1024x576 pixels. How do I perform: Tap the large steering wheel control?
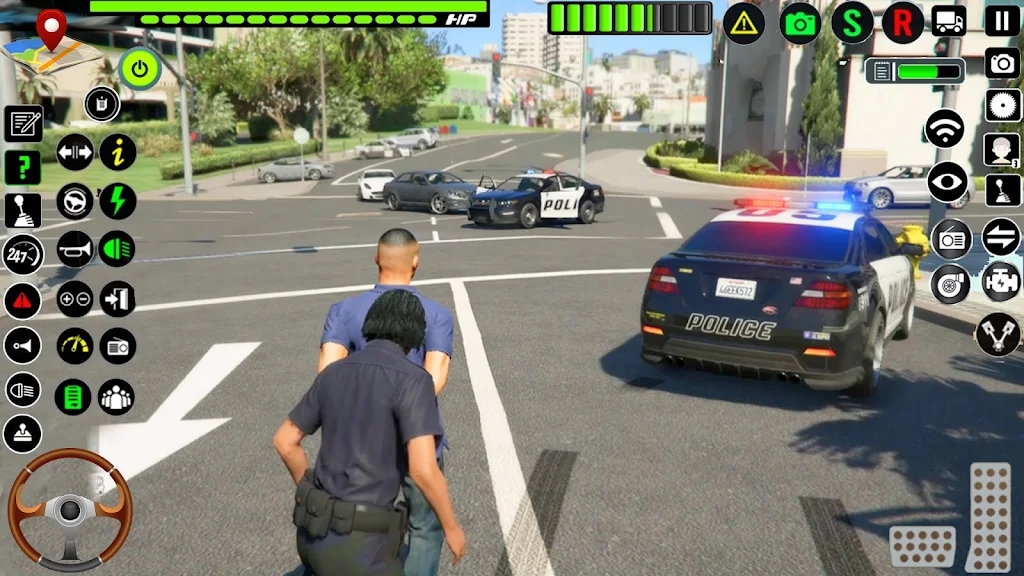tap(70, 509)
